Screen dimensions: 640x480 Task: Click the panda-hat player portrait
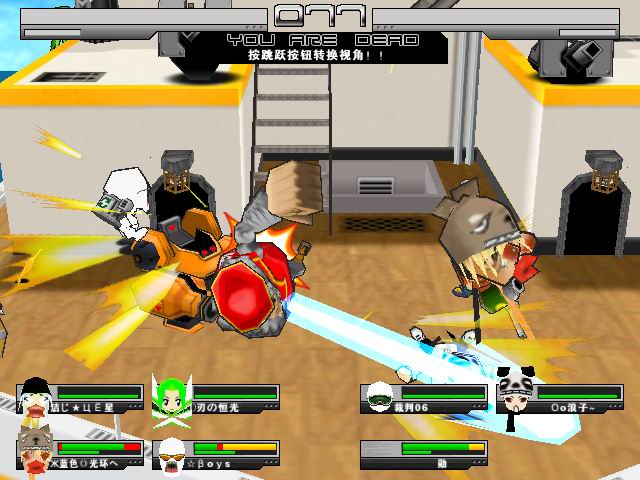tap(515, 397)
